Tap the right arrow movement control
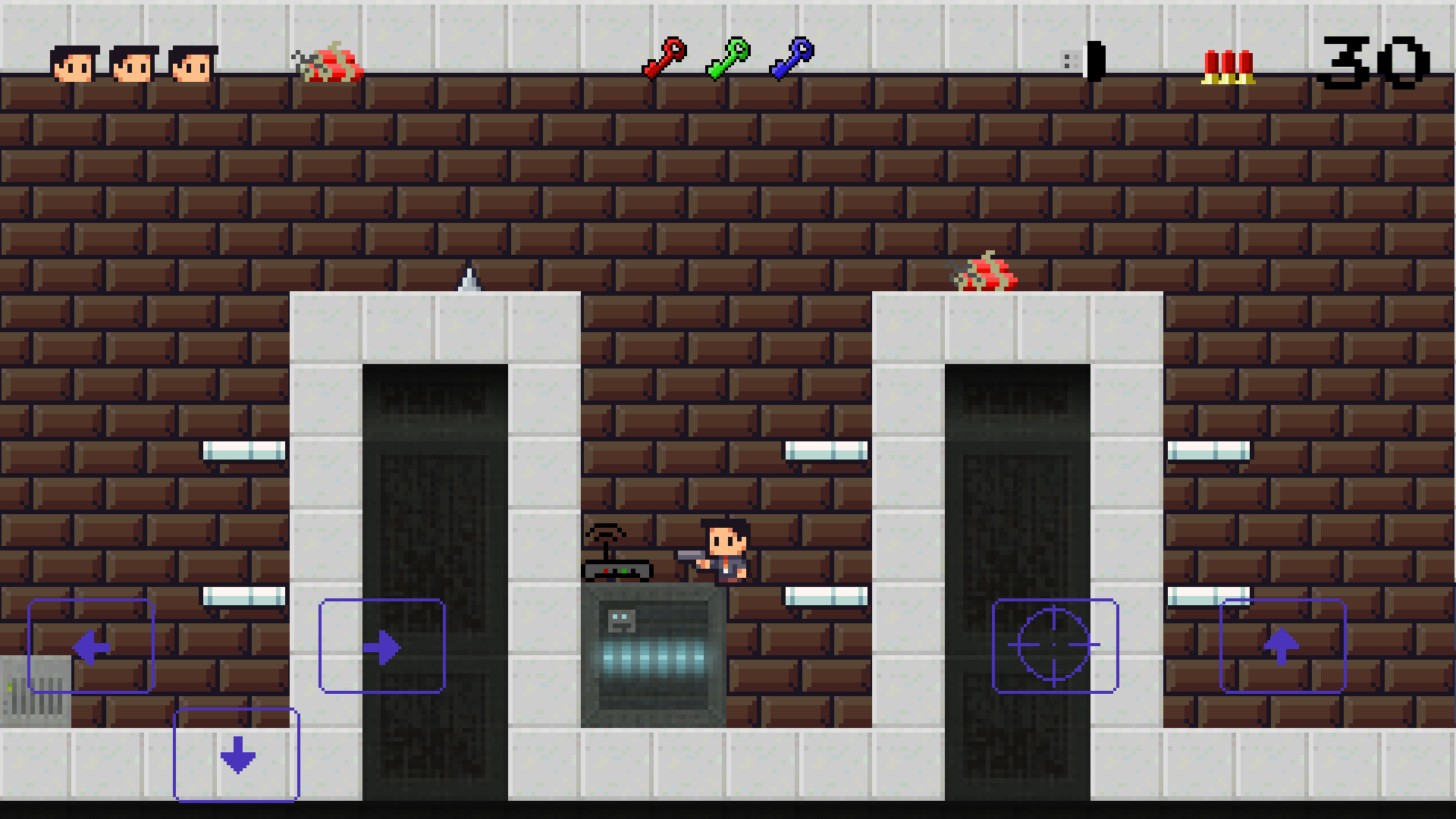This screenshot has height=819, width=1456. pos(382,646)
